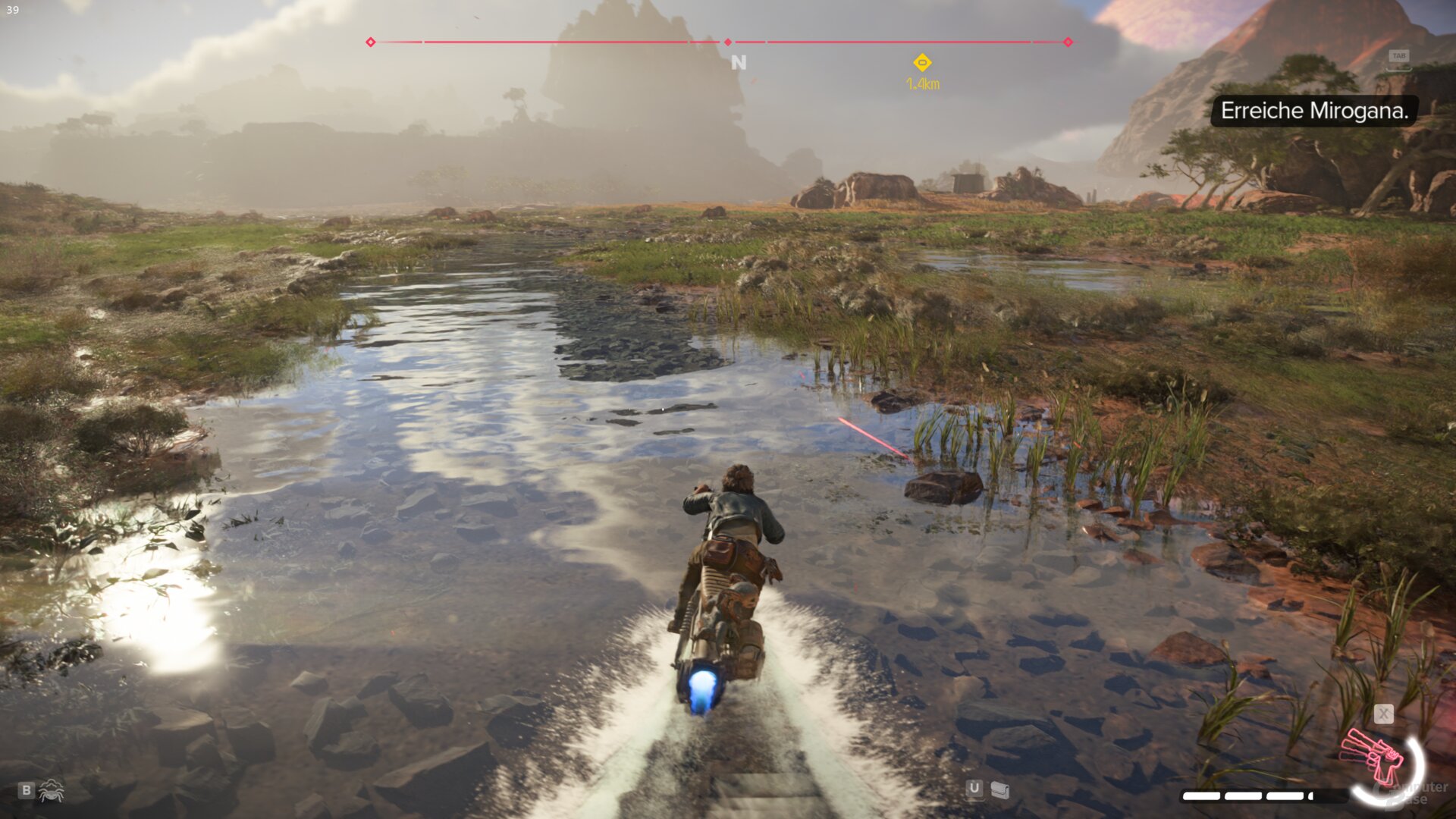The width and height of the screenshot is (1456, 819).
Task: Click the "Erreiche Mirogana." objective tracker
Action: (1314, 111)
